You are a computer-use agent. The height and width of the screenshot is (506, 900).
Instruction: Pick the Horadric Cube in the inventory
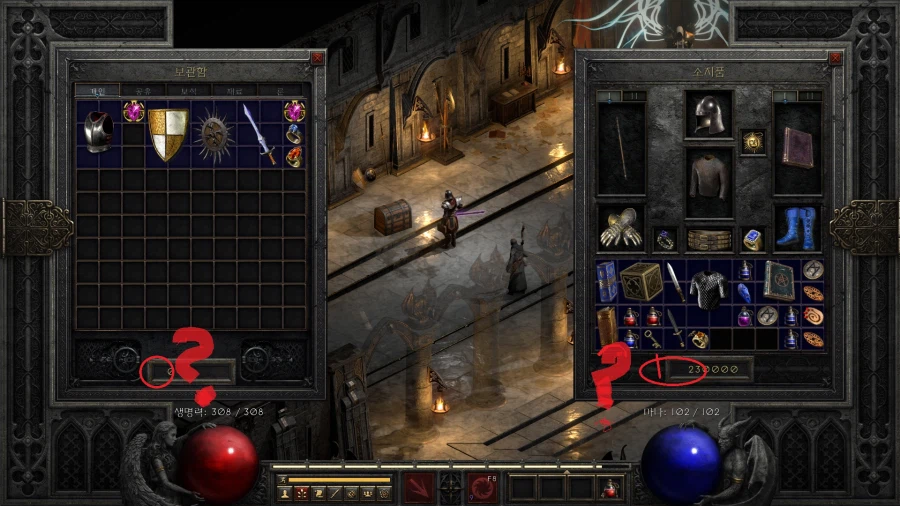pyautogui.click(x=641, y=282)
